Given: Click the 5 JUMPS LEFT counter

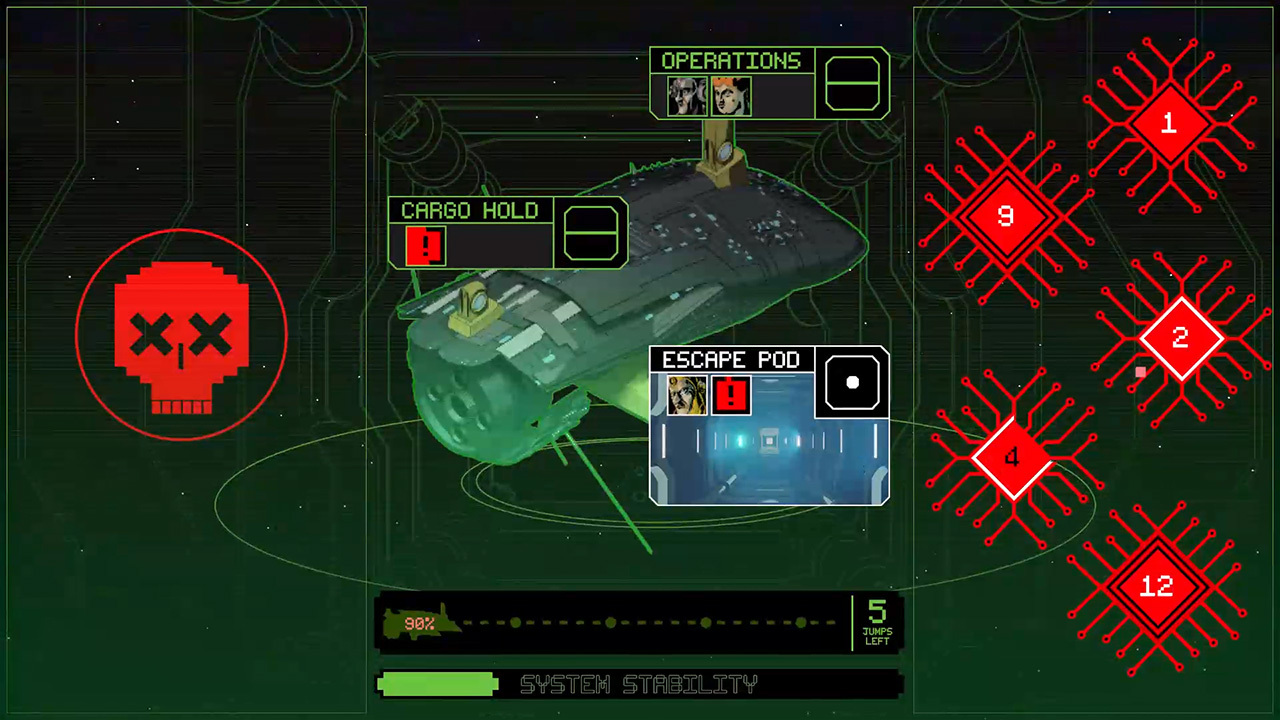Looking at the screenshot, I should pyautogui.click(x=876, y=622).
